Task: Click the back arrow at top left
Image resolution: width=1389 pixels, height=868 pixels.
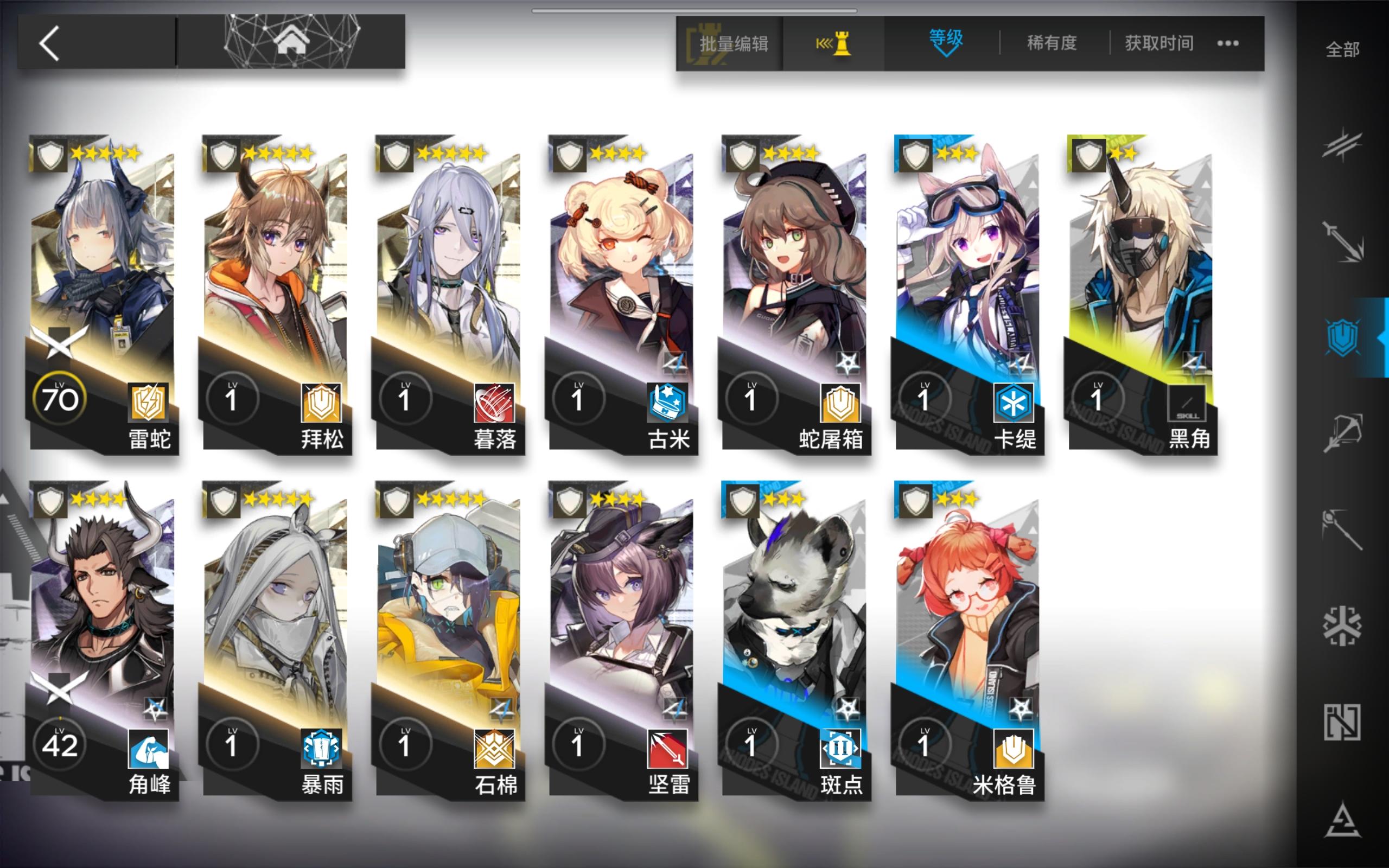Action: click(50, 42)
